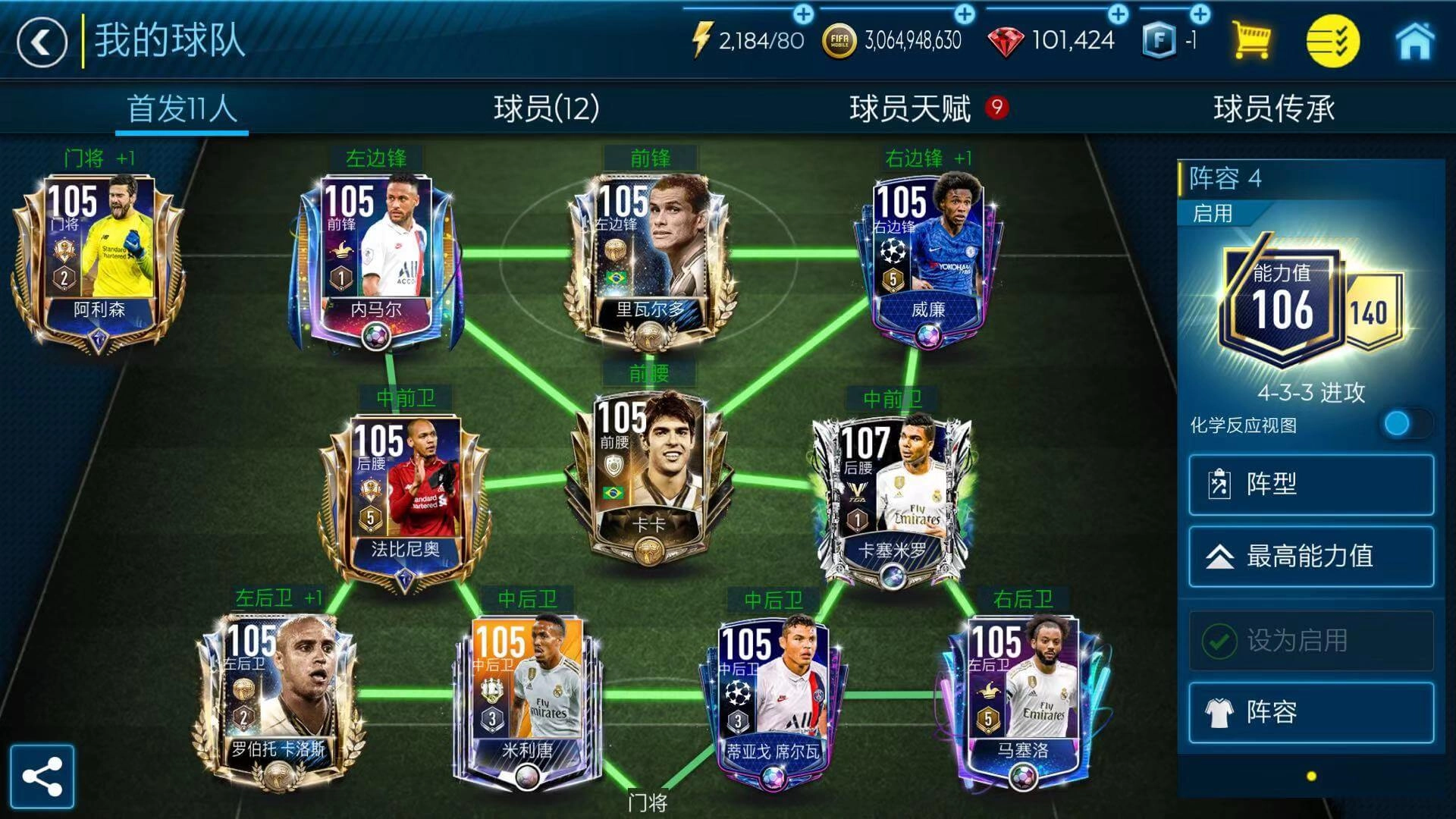
Task: Buy coins with the FIFA coin plus icon
Action: (x=965, y=13)
